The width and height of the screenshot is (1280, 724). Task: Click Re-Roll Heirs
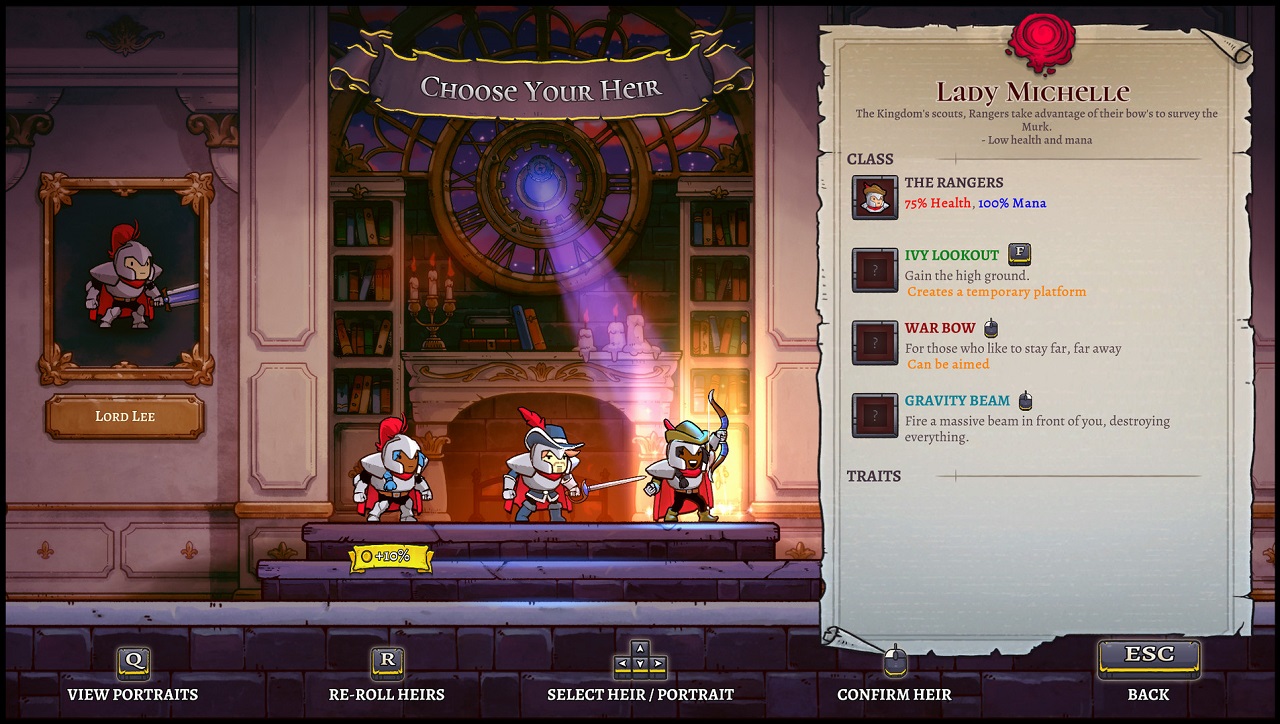[x=386, y=694]
